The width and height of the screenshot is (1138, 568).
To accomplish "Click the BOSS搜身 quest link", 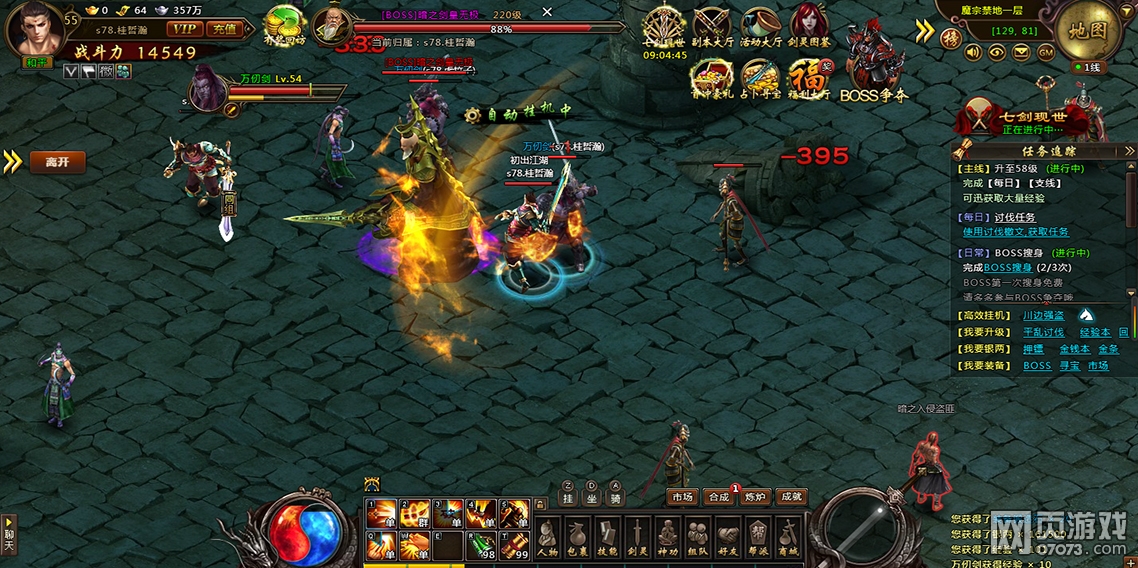I will point(1006,268).
